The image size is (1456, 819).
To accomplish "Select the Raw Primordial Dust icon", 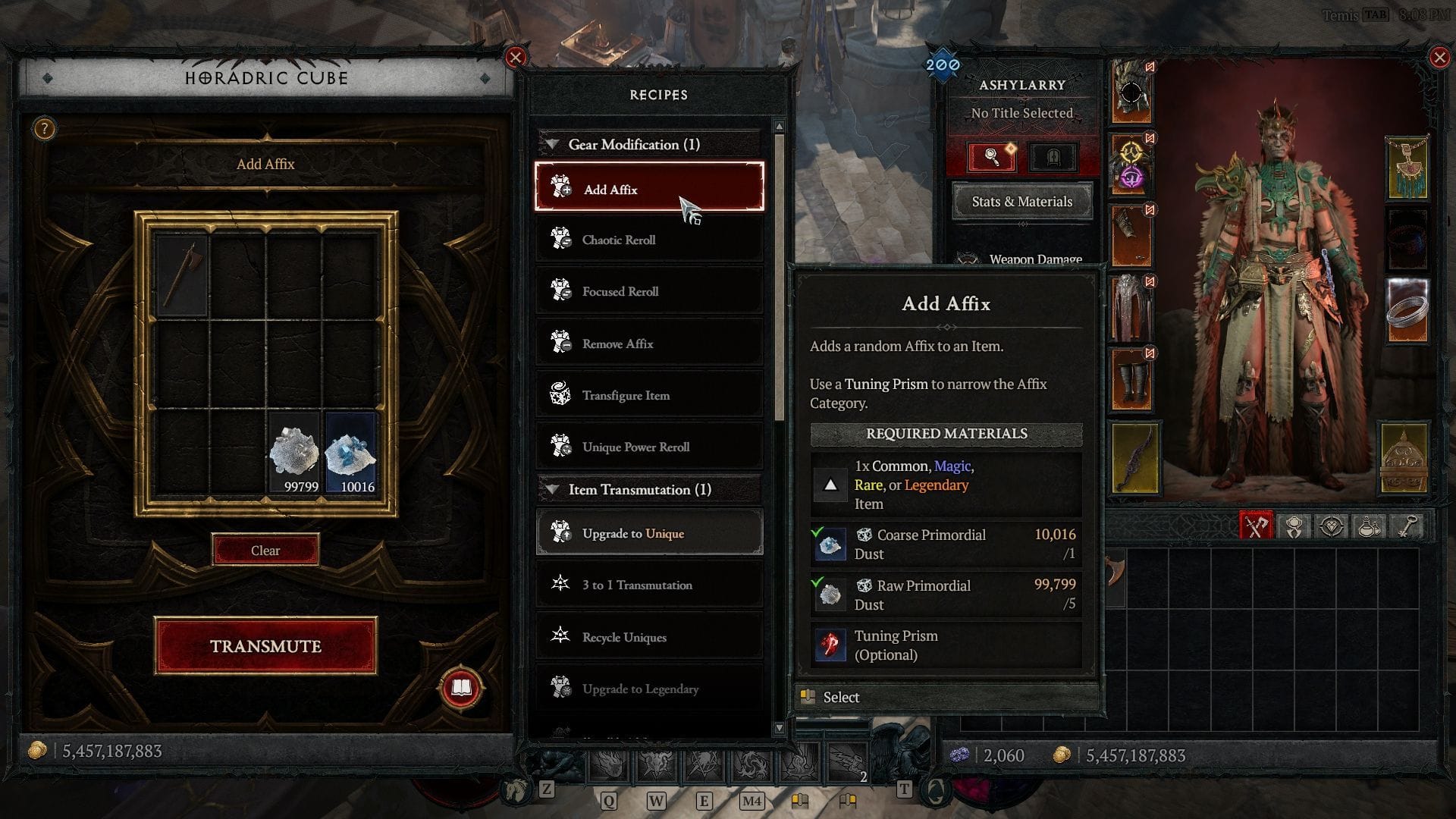I will tap(830, 595).
